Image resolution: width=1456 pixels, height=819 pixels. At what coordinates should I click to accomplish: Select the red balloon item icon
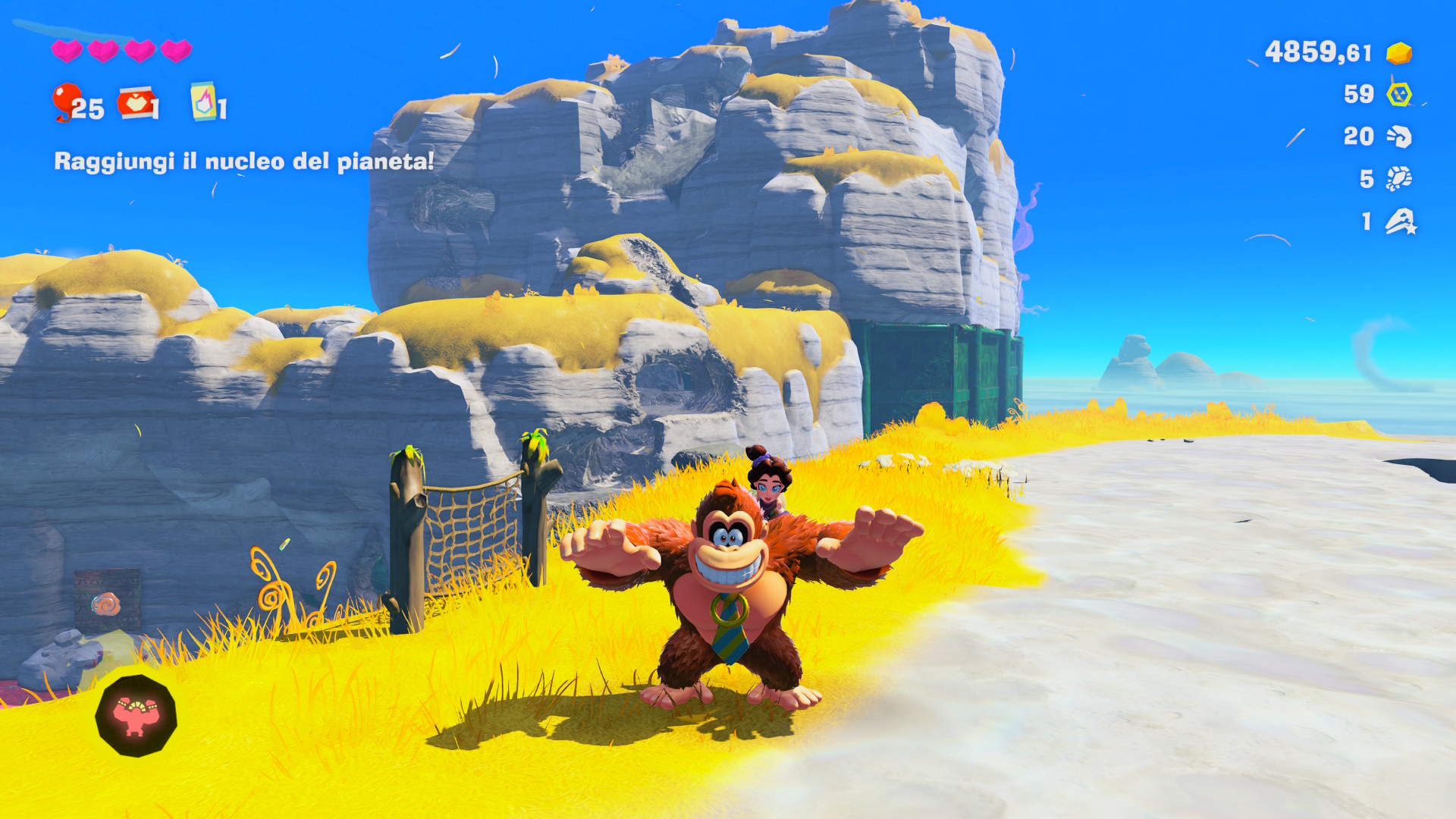point(66,102)
